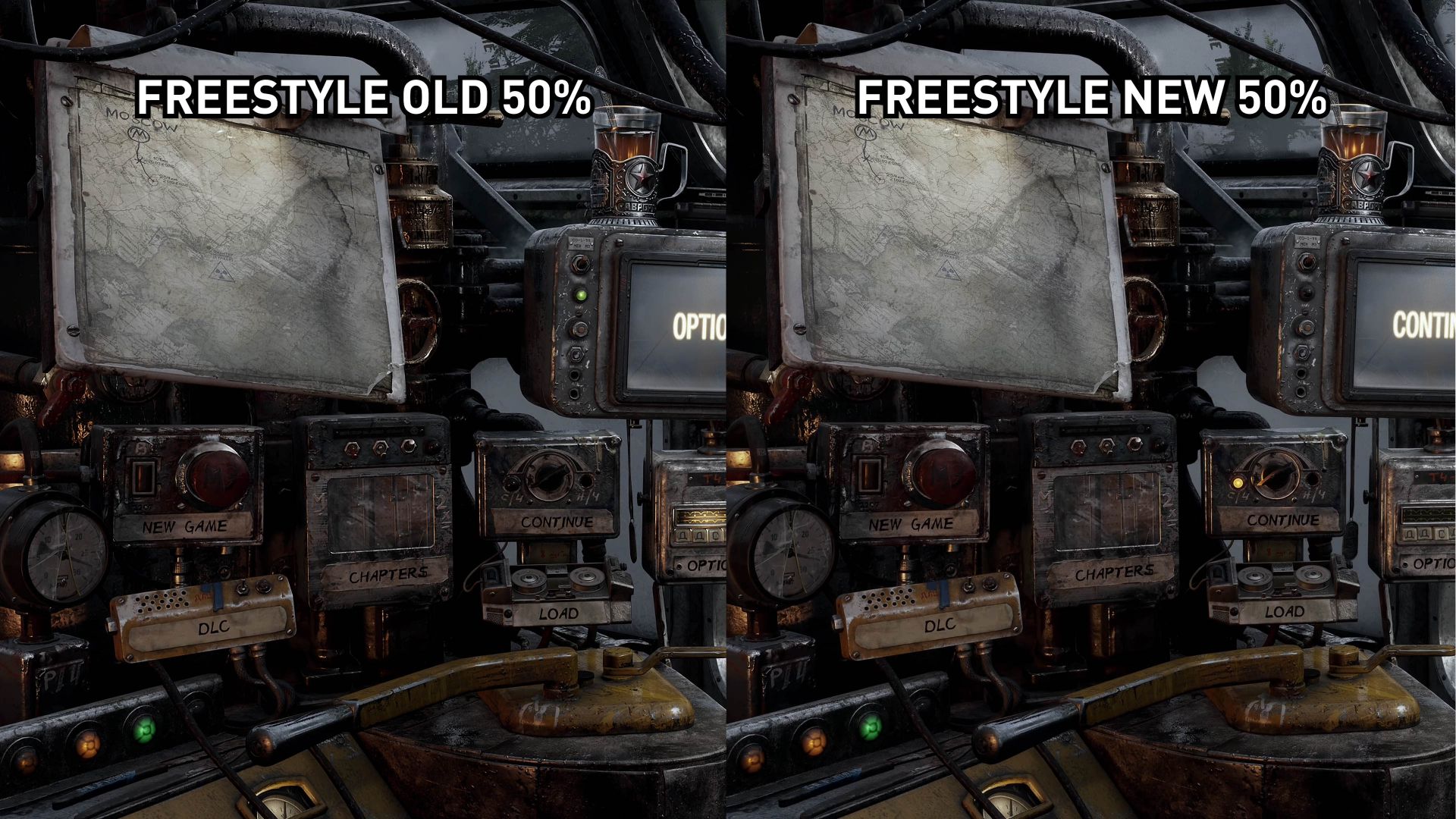Choose Continue label in the Freestyle New view
This screenshot has width=1456, height=819.
[1282, 520]
